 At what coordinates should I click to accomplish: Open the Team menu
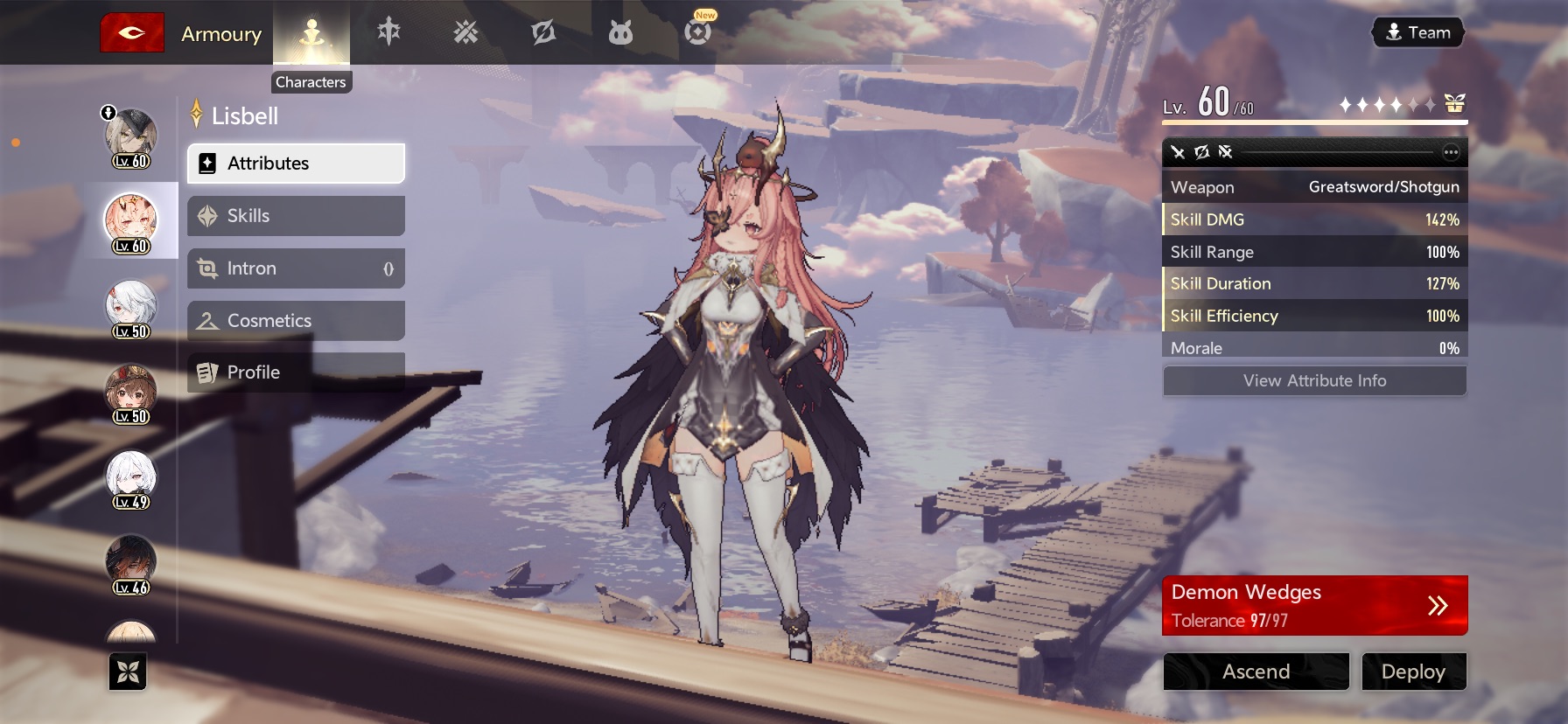pos(1417,33)
